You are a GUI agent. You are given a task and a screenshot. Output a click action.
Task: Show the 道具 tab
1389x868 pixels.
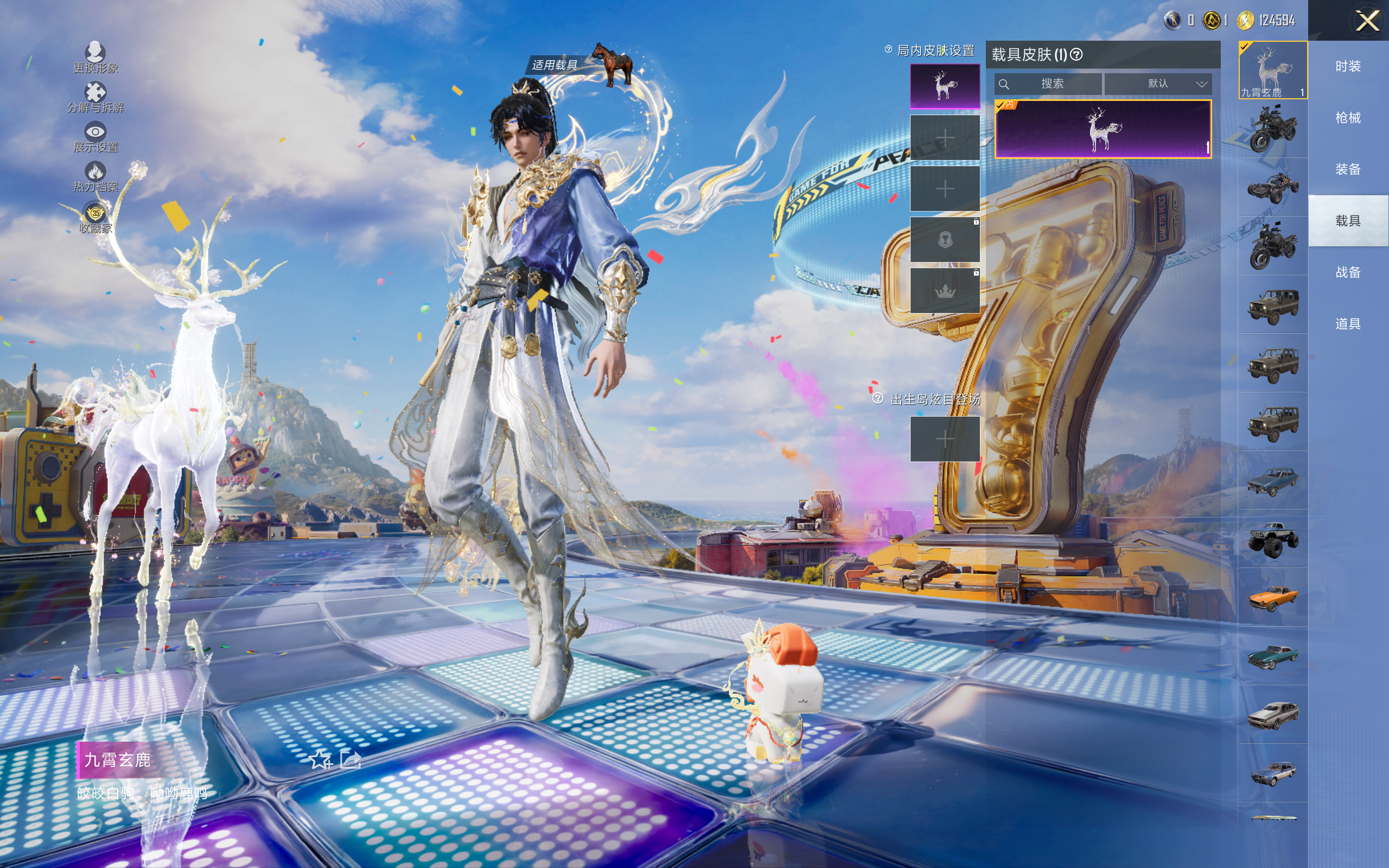1348,324
